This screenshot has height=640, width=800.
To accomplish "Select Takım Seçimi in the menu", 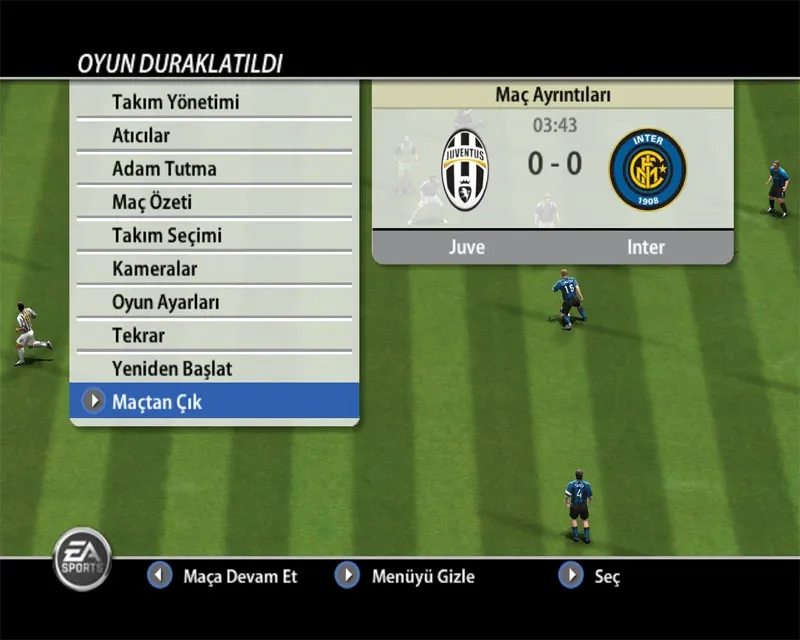I will pos(166,235).
